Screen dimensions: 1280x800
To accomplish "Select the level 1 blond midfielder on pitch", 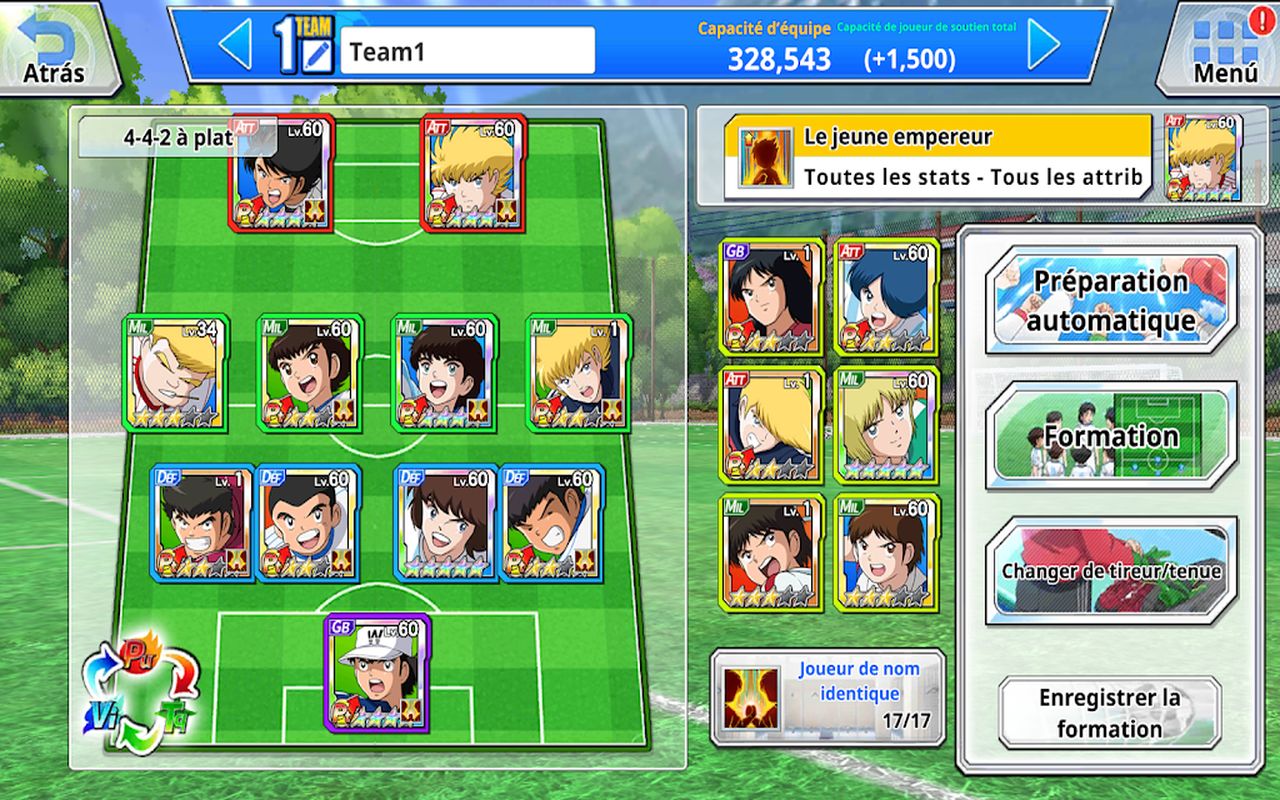I will [578, 372].
